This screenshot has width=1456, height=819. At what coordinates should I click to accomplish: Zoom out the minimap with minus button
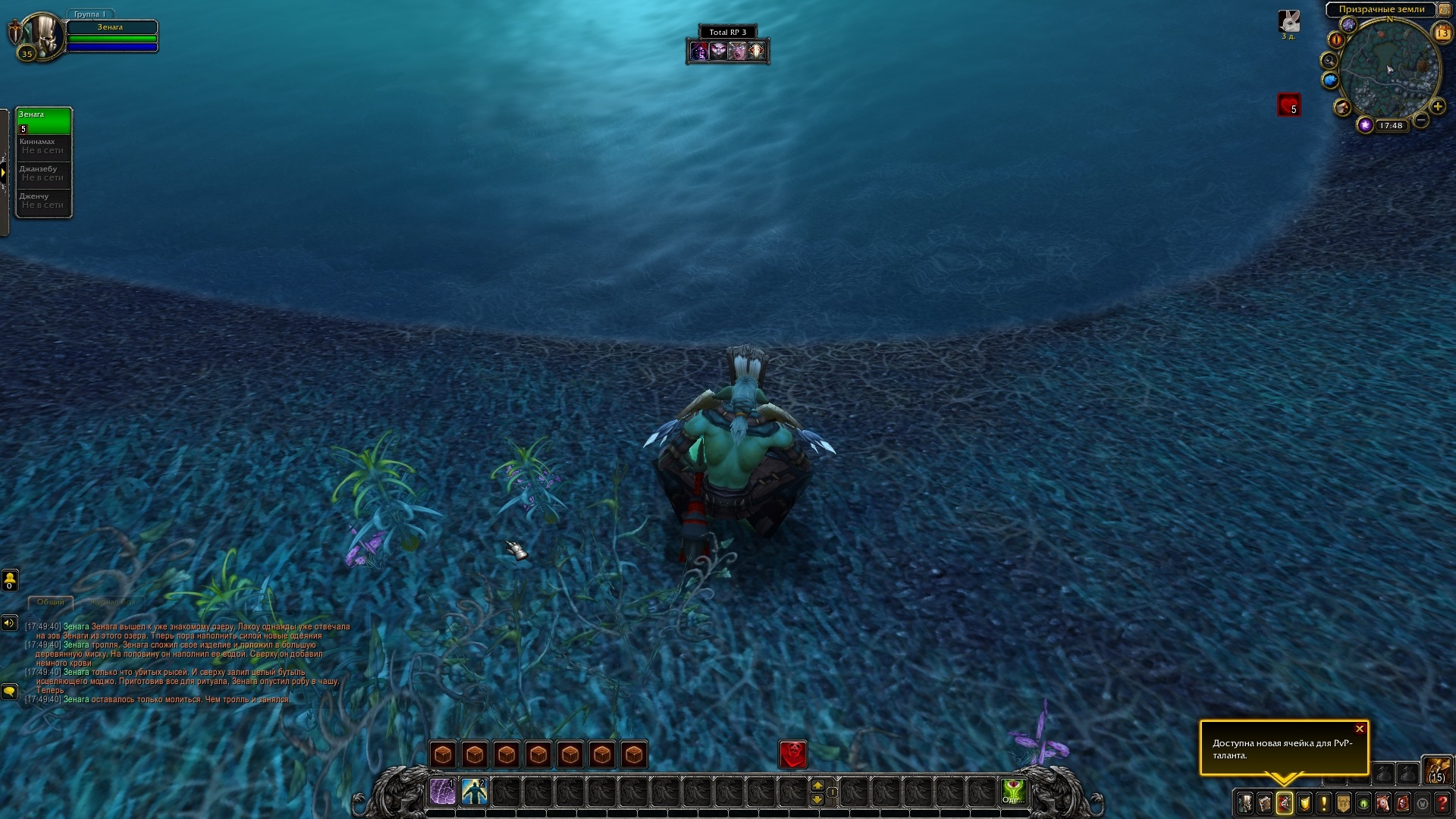(x=1421, y=120)
